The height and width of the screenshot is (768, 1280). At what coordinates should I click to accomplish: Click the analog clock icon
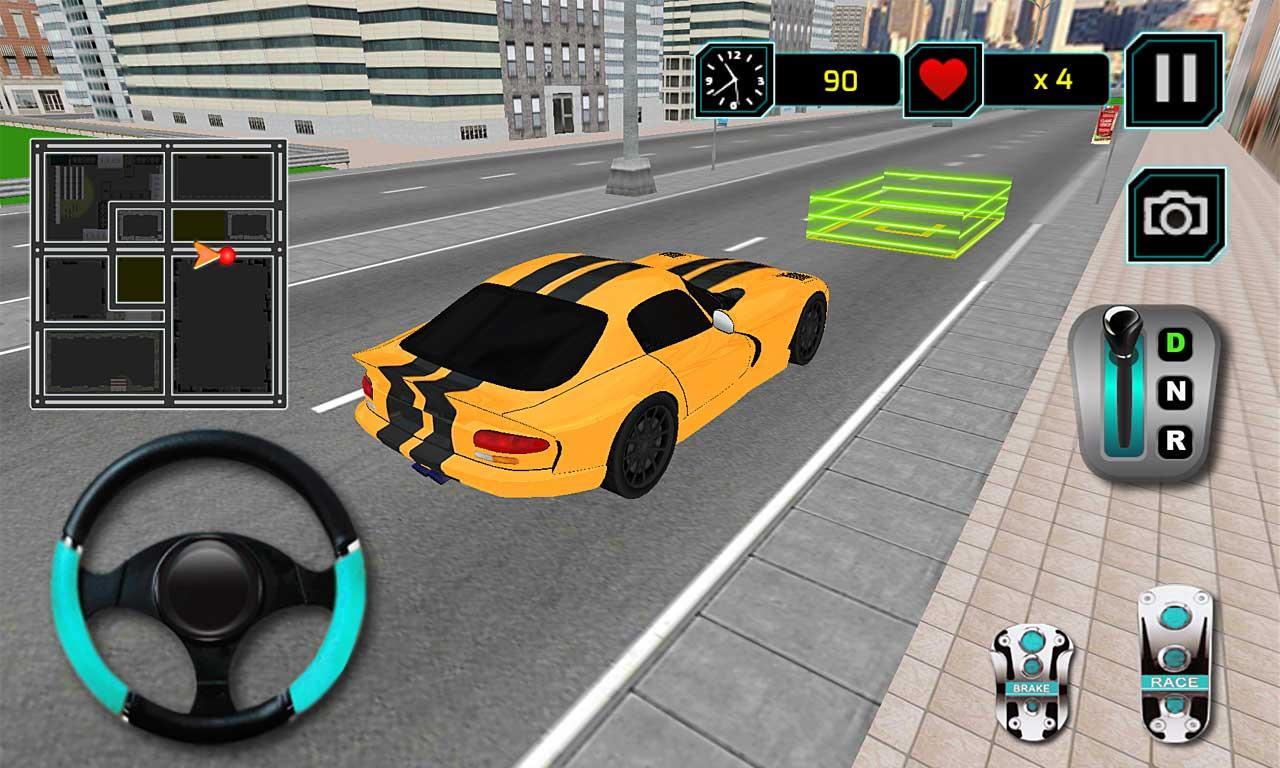click(x=732, y=75)
